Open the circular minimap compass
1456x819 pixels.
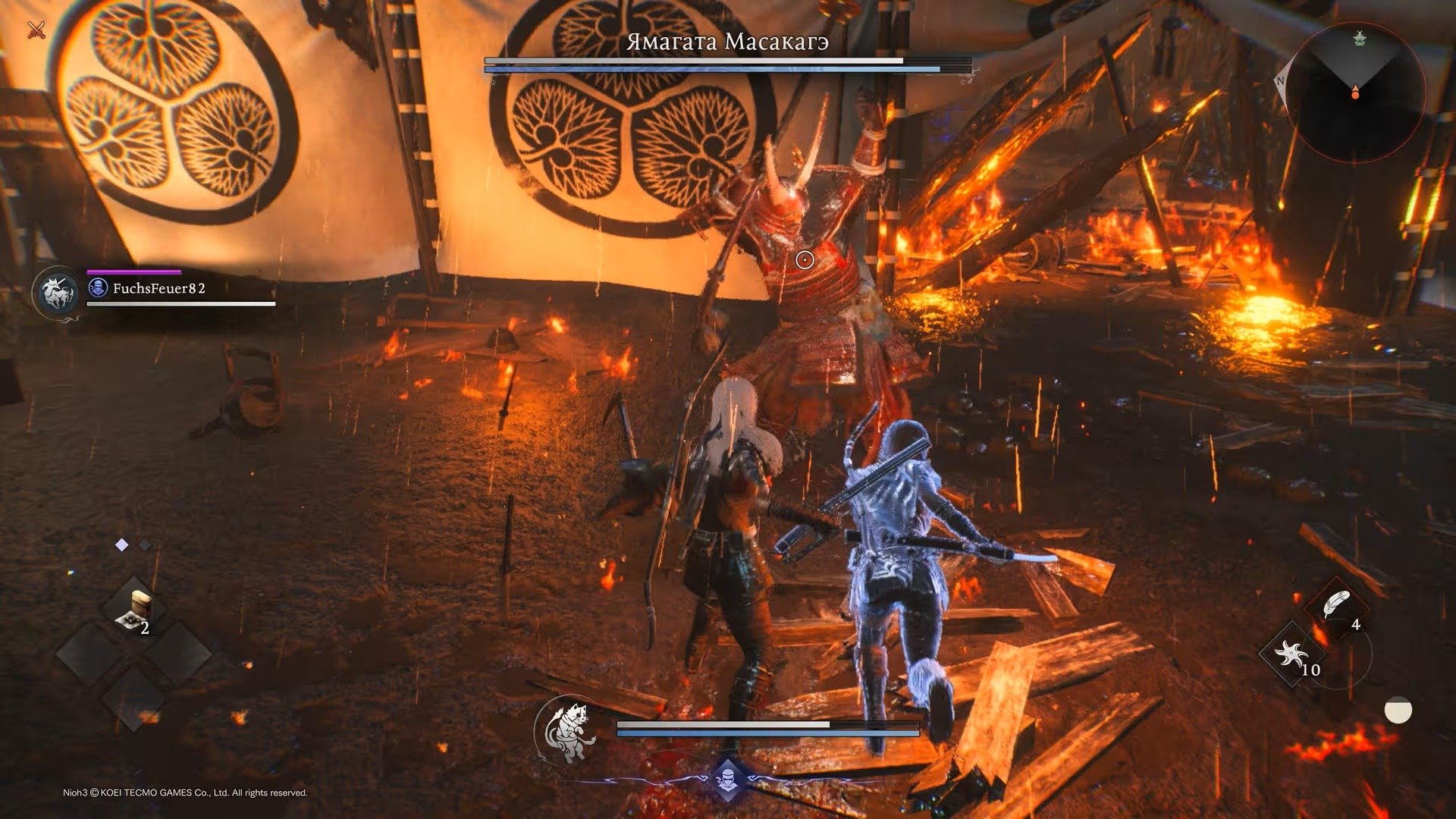click(x=1355, y=91)
